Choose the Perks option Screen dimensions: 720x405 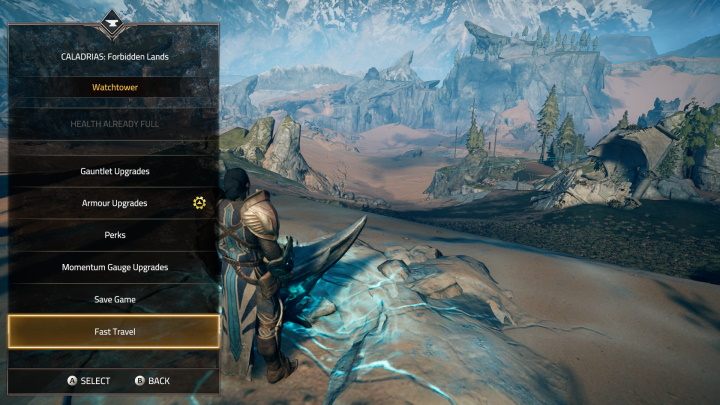click(x=114, y=235)
